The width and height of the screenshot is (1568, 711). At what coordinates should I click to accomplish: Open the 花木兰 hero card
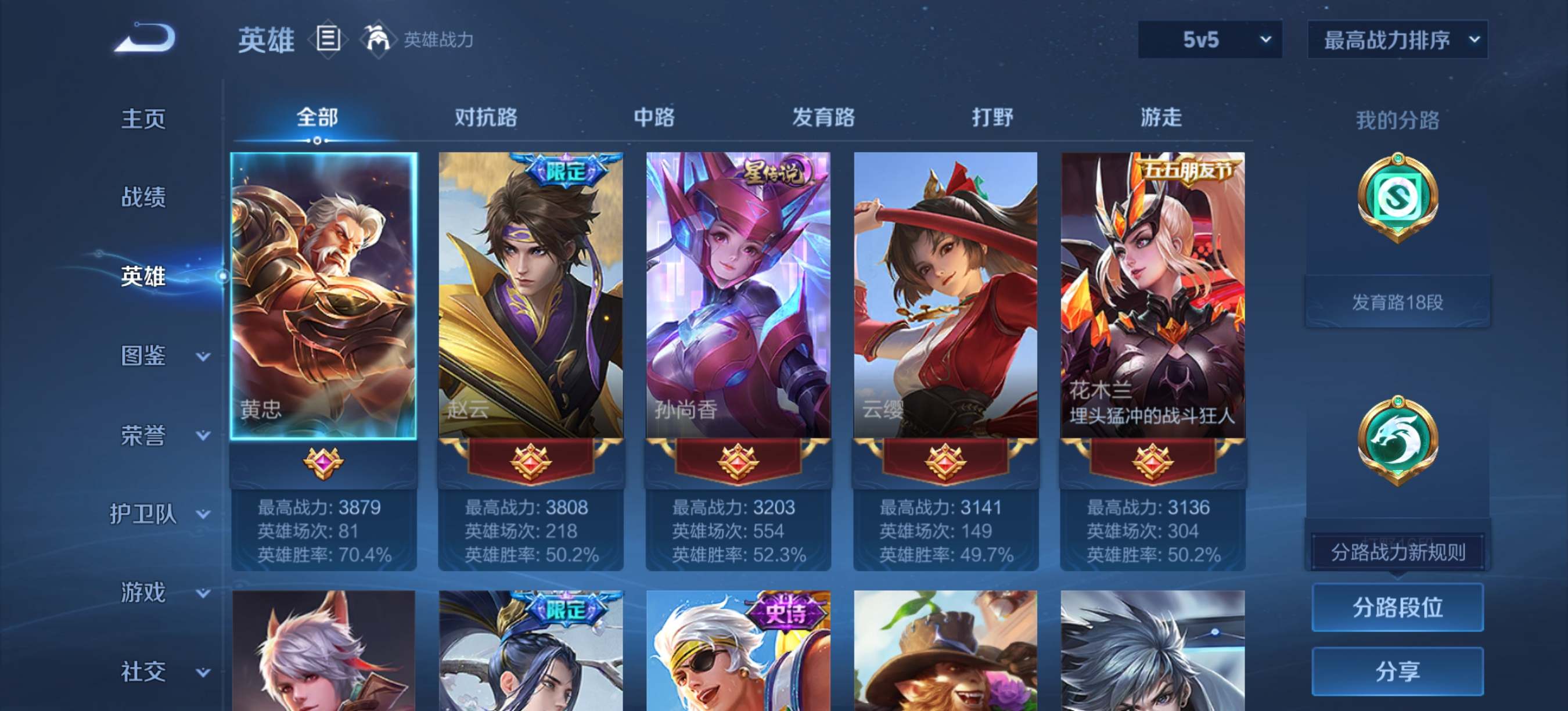click(1152, 295)
